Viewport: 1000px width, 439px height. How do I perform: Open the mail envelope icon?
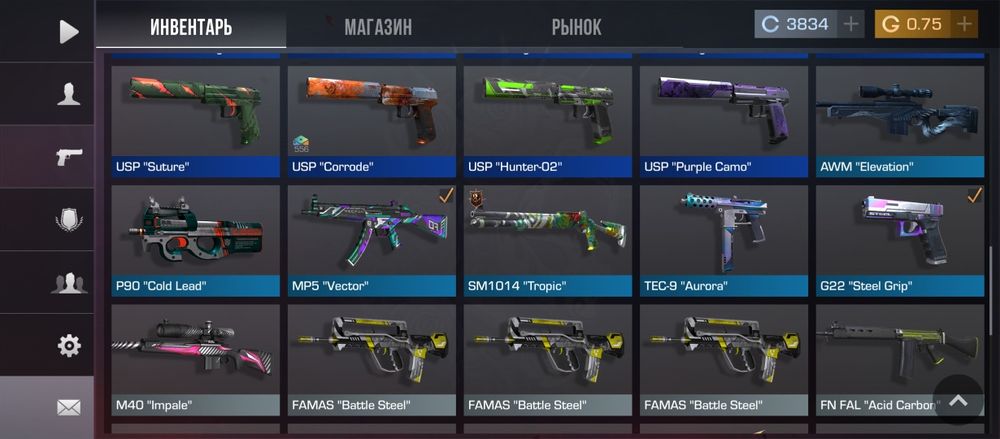[x=68, y=407]
